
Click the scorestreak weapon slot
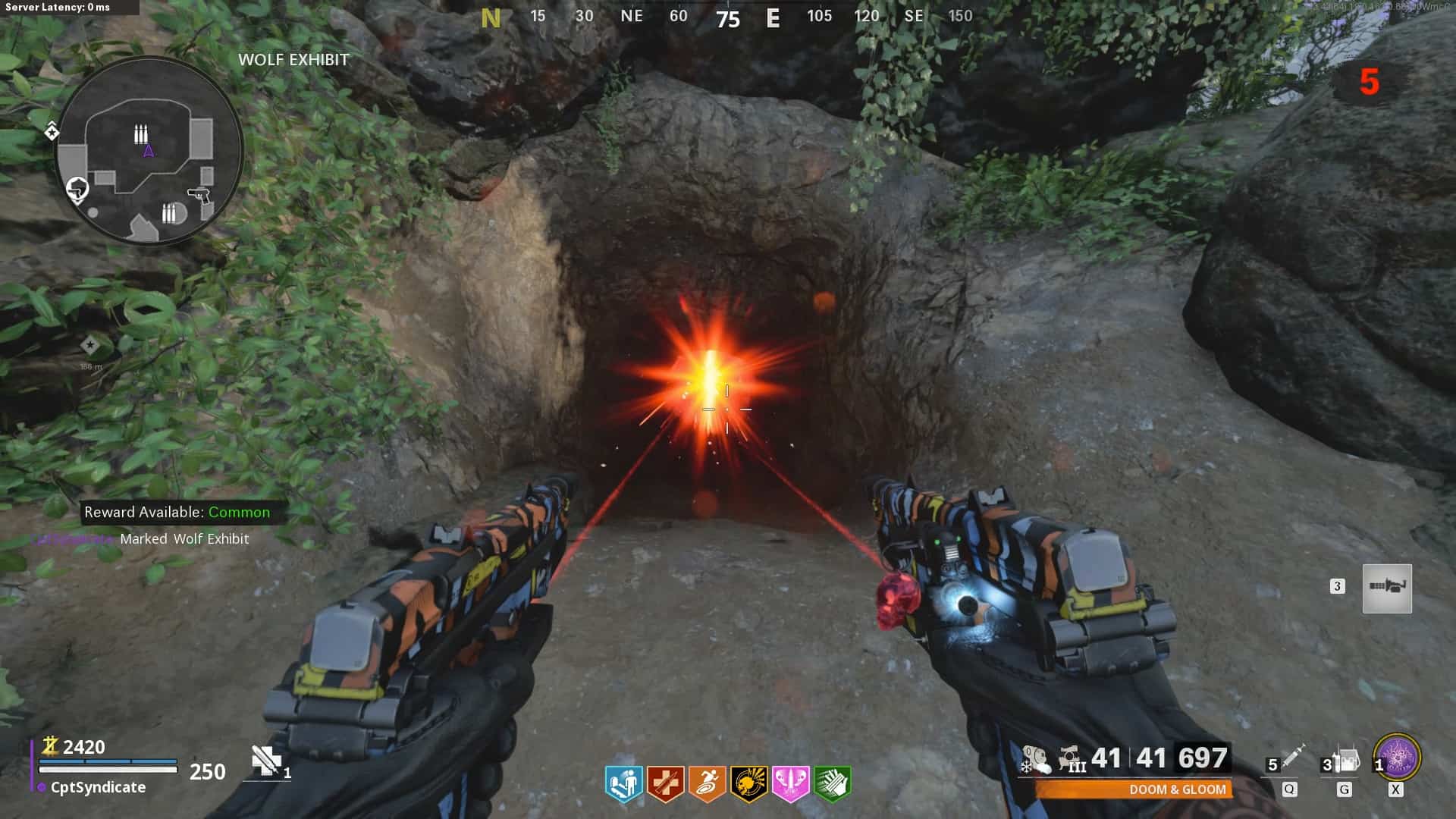1387,588
